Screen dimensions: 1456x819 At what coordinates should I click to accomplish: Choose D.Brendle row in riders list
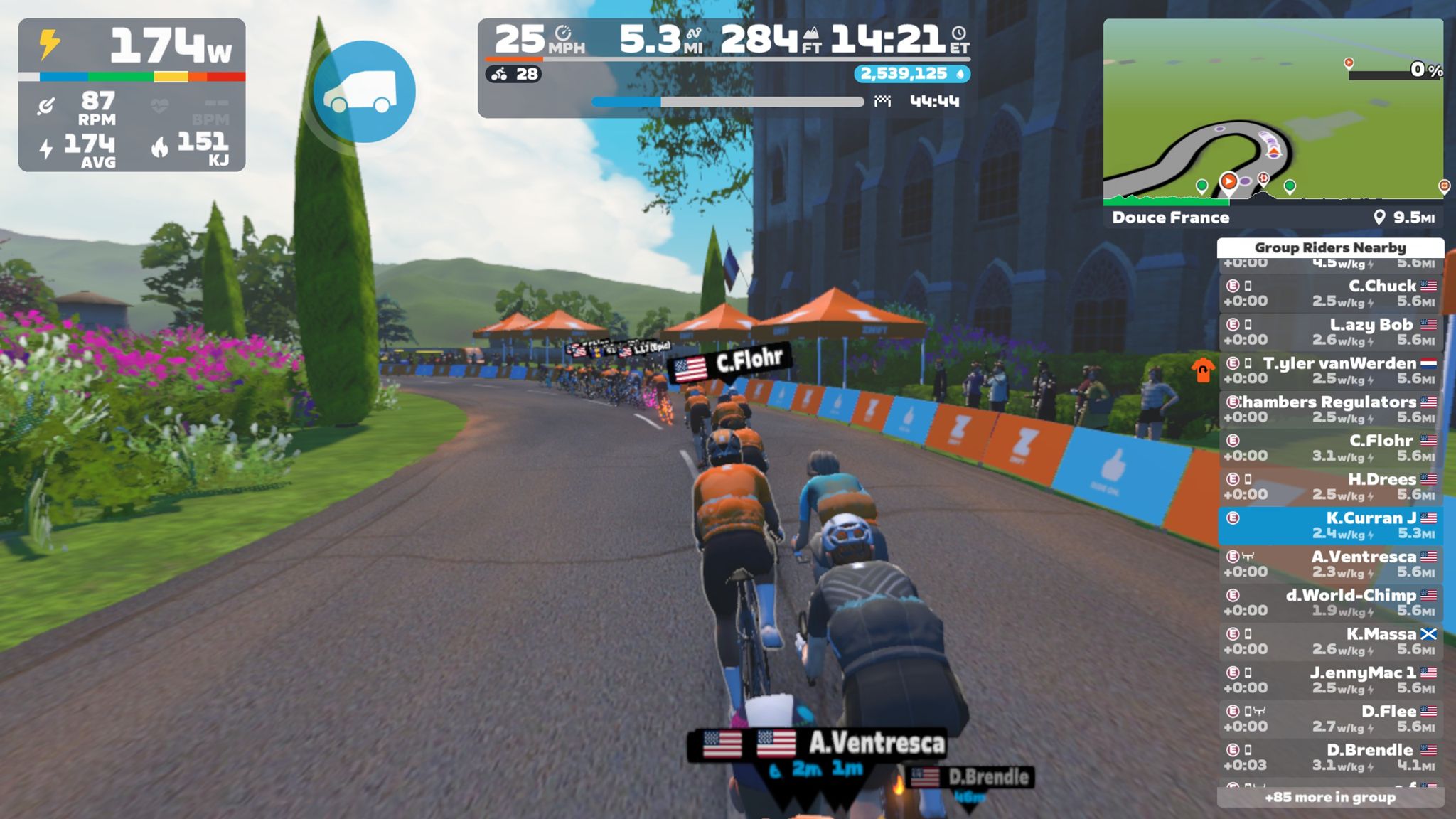1329,757
